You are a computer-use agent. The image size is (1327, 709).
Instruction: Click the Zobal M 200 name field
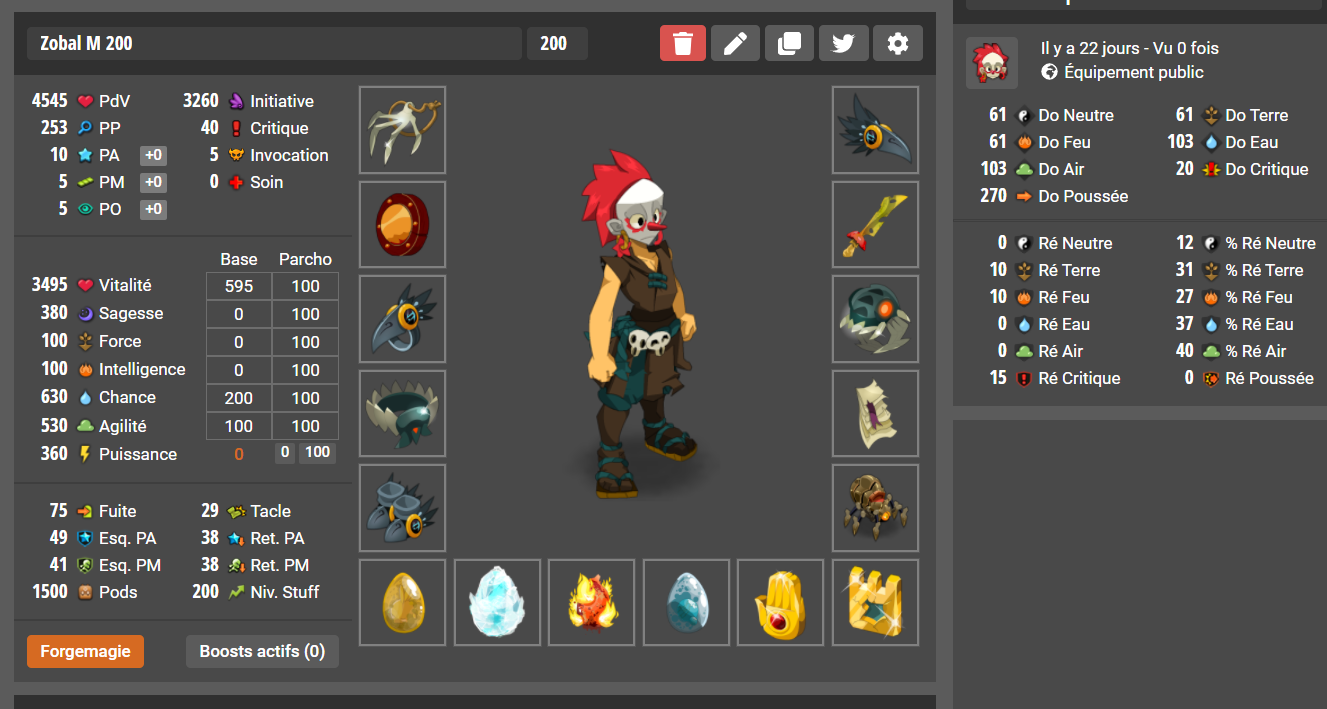tap(274, 44)
